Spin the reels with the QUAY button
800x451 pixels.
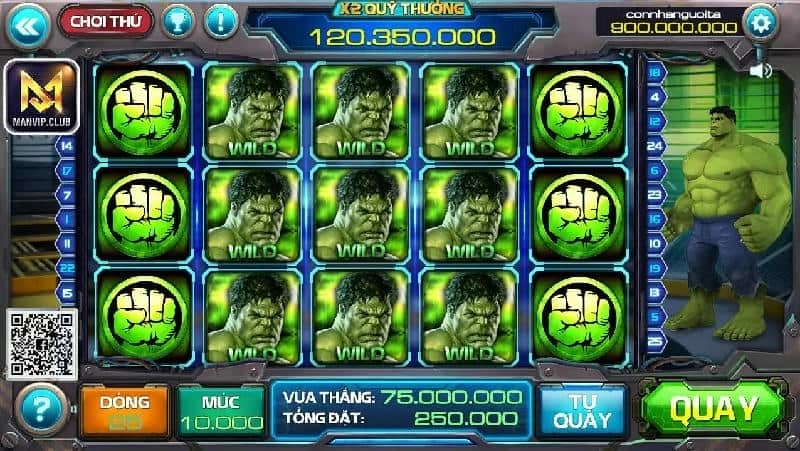click(x=714, y=408)
